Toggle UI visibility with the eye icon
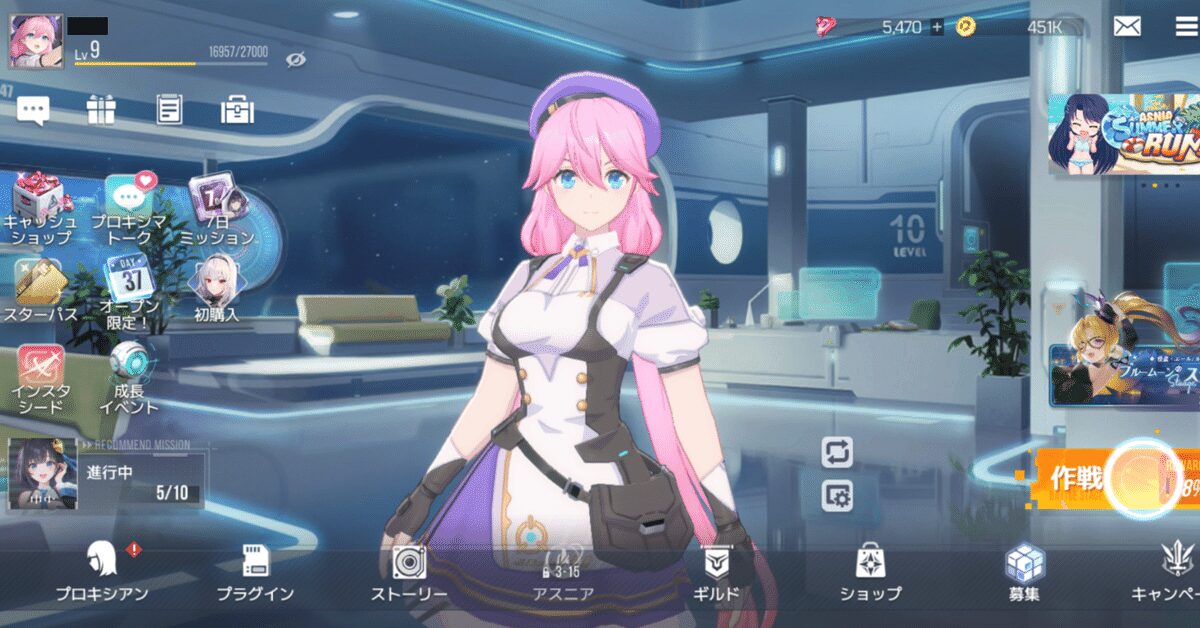 click(x=295, y=60)
